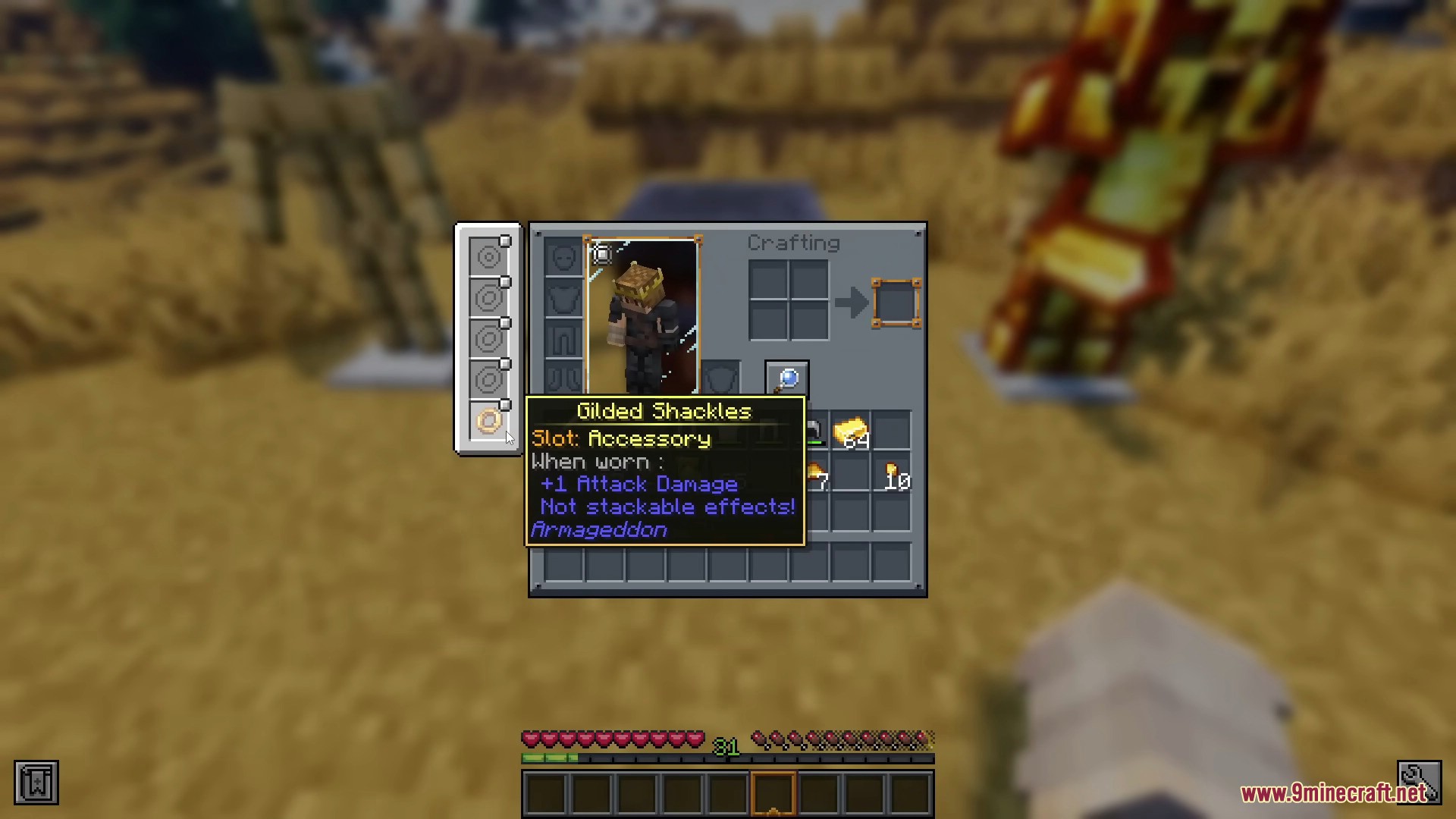Click the chestplate armor slot icon
Screen dimensions: 1456x819
point(563,298)
